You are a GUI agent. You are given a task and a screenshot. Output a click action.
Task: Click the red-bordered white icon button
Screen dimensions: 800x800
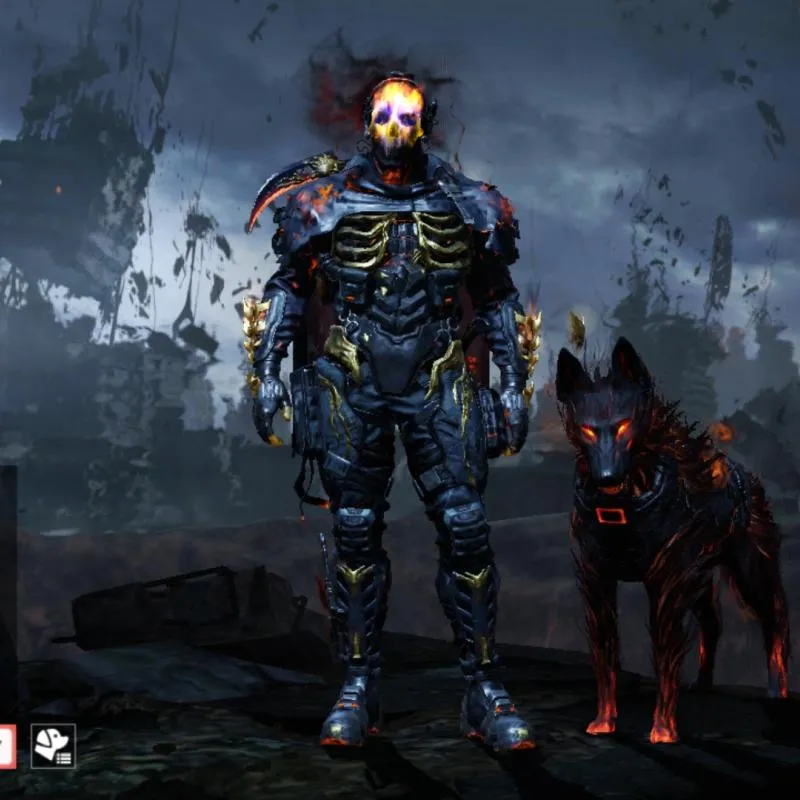click(6, 746)
